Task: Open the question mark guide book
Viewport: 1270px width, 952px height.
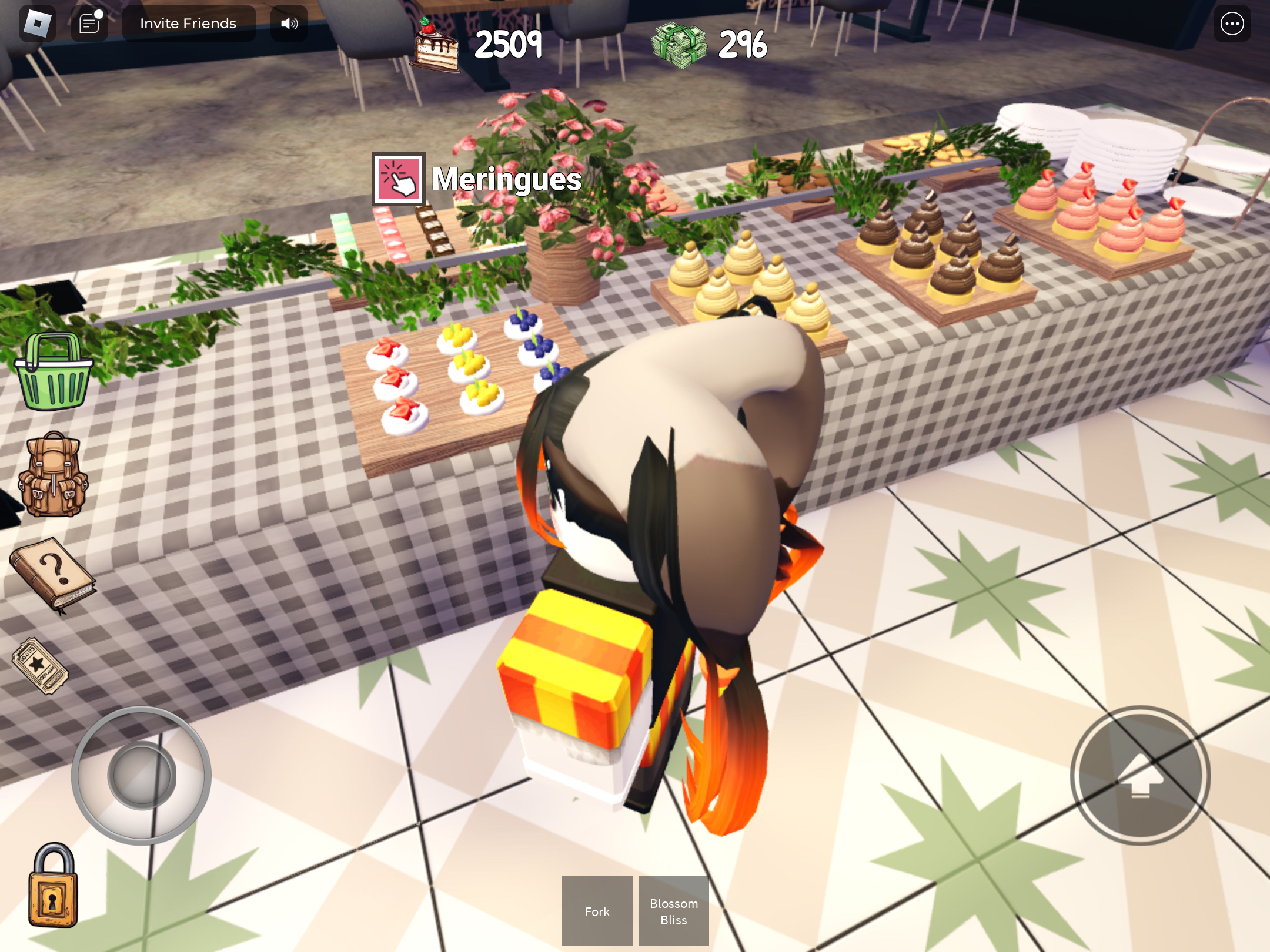Action: coord(53,574)
